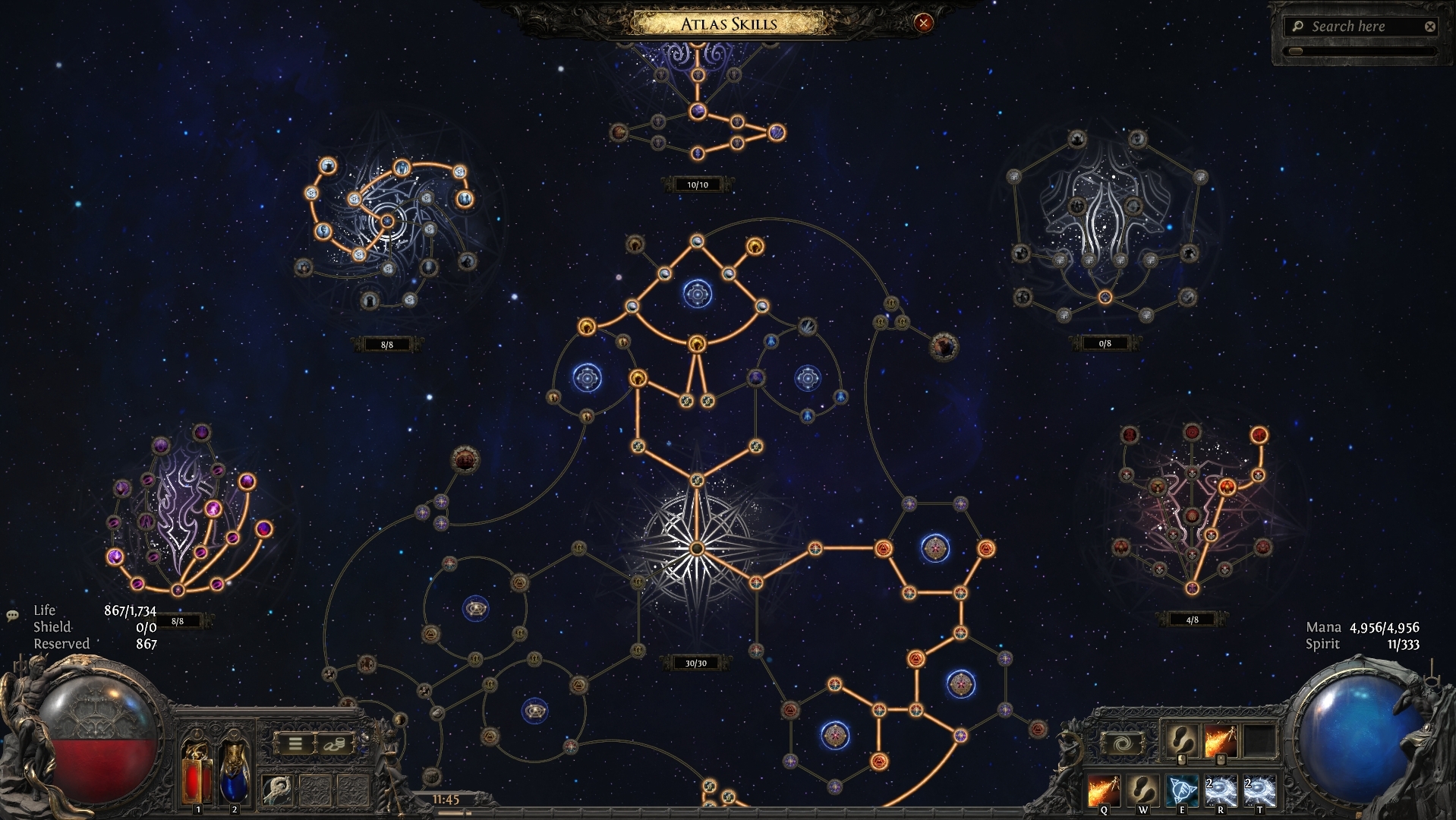Open the three-line main menu button
Viewport: 1456px width, 820px height.
click(295, 743)
